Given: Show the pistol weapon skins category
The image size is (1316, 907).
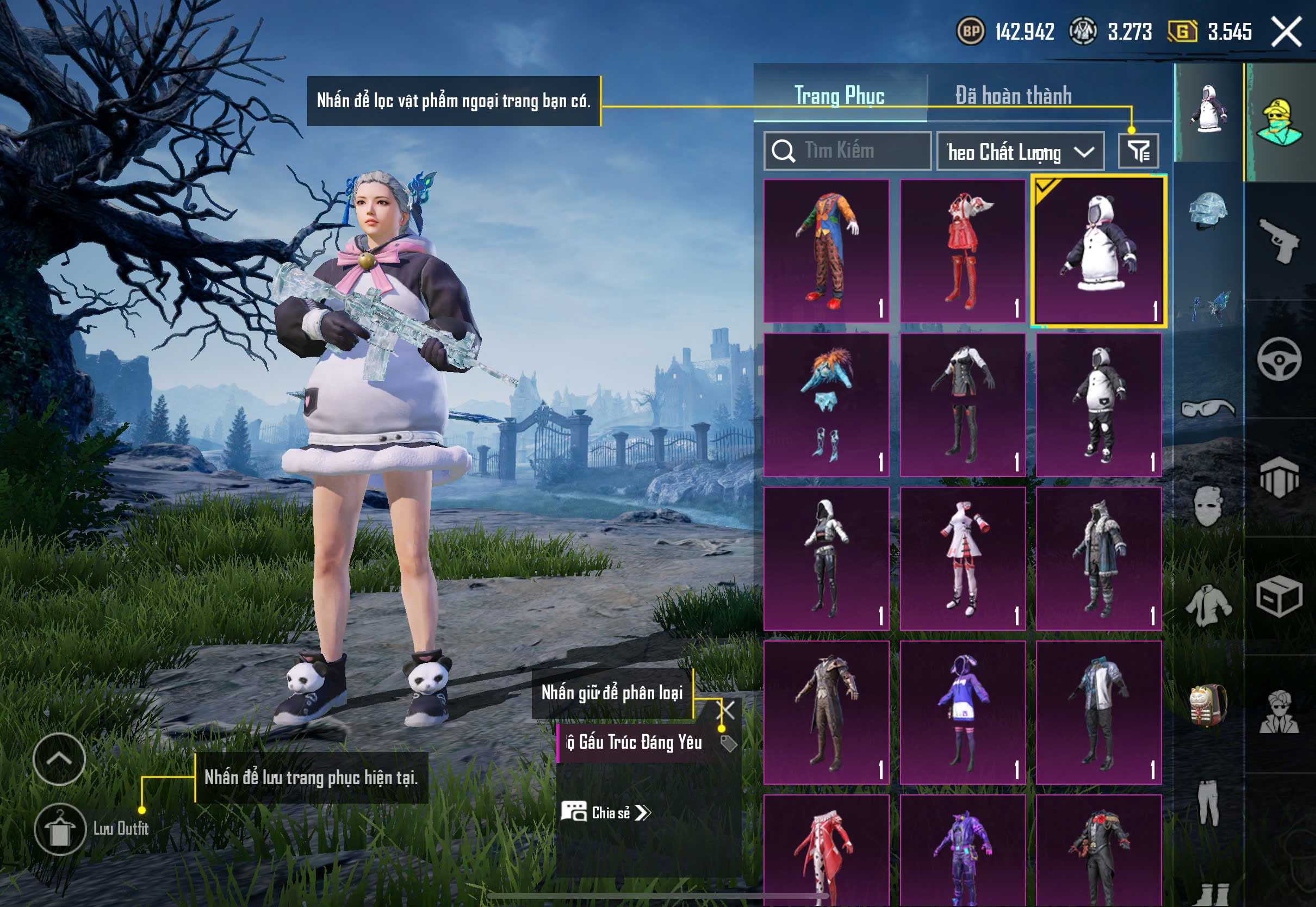Looking at the screenshot, I should tap(1279, 241).
